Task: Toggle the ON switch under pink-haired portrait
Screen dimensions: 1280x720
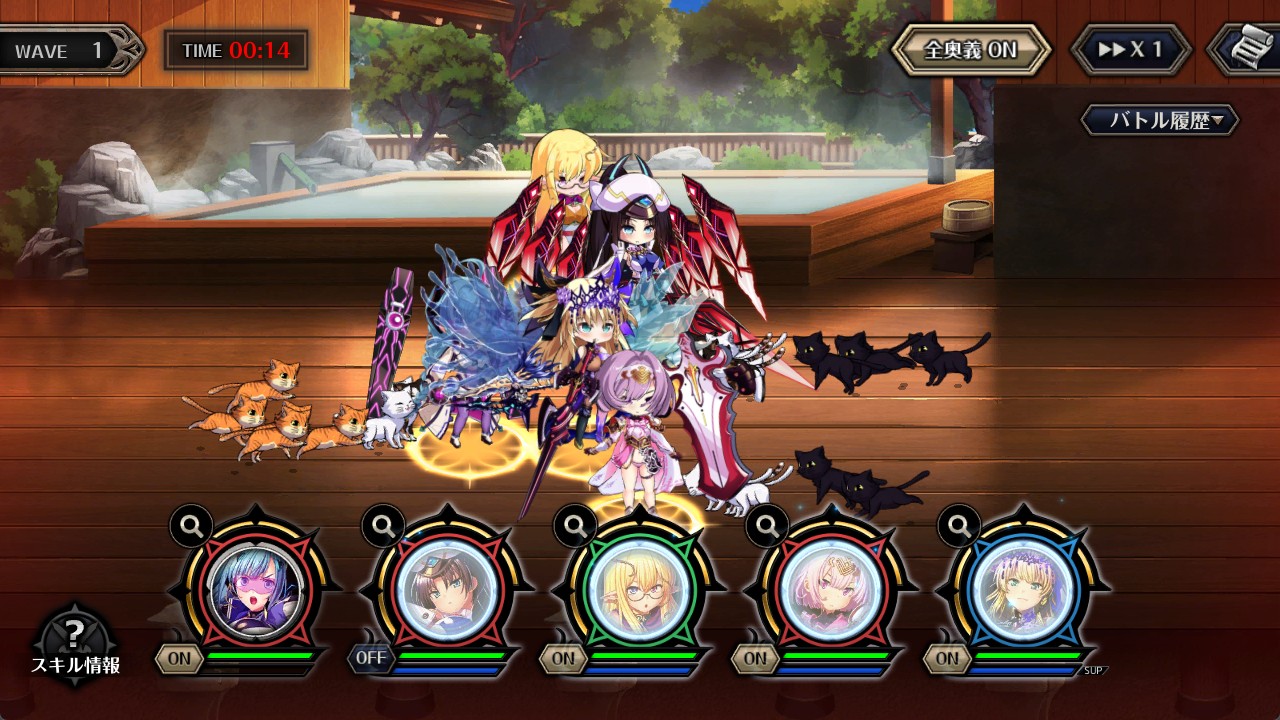Action: 755,658
